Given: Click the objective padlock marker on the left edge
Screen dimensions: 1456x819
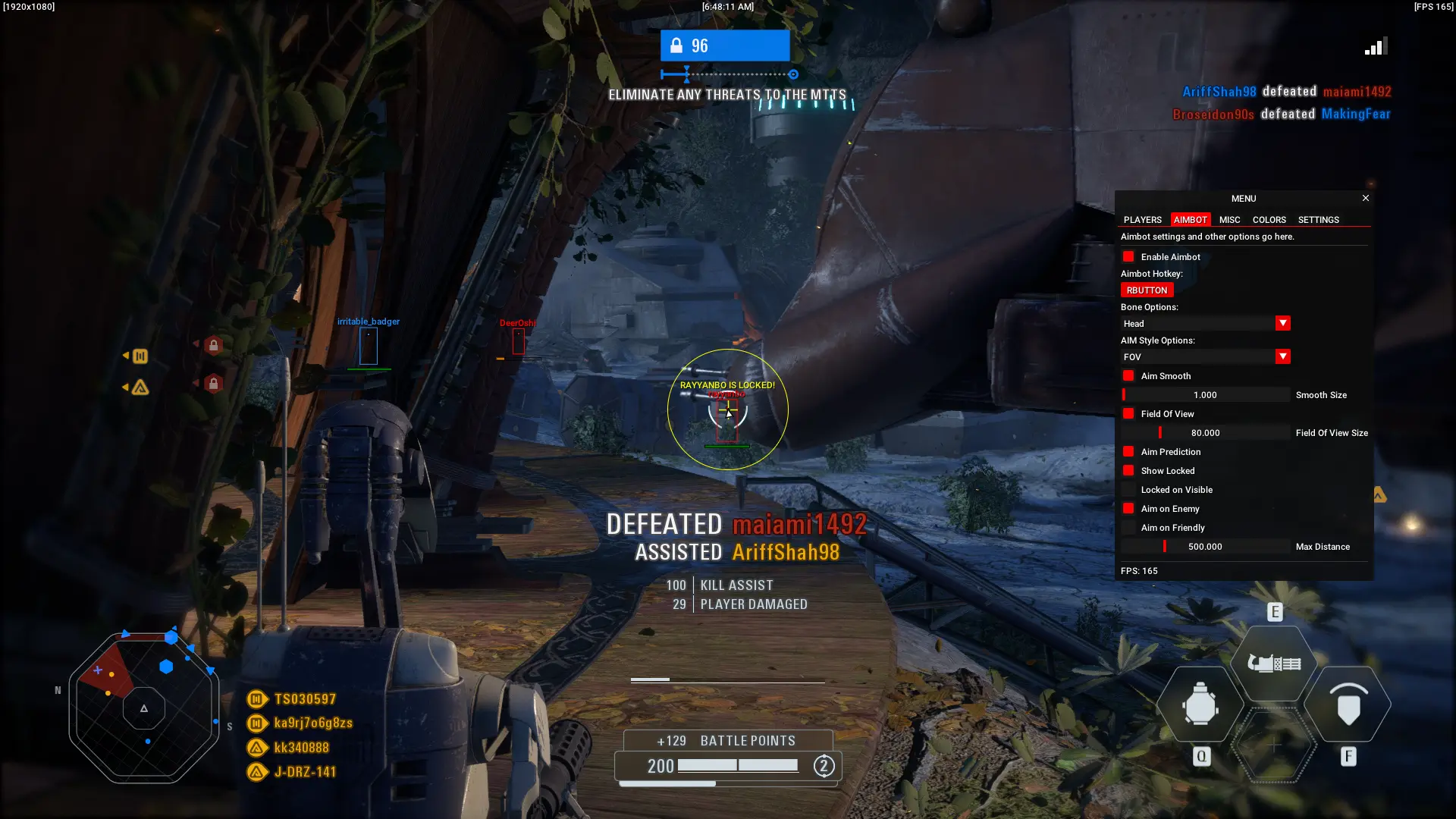Looking at the screenshot, I should pos(215,345).
